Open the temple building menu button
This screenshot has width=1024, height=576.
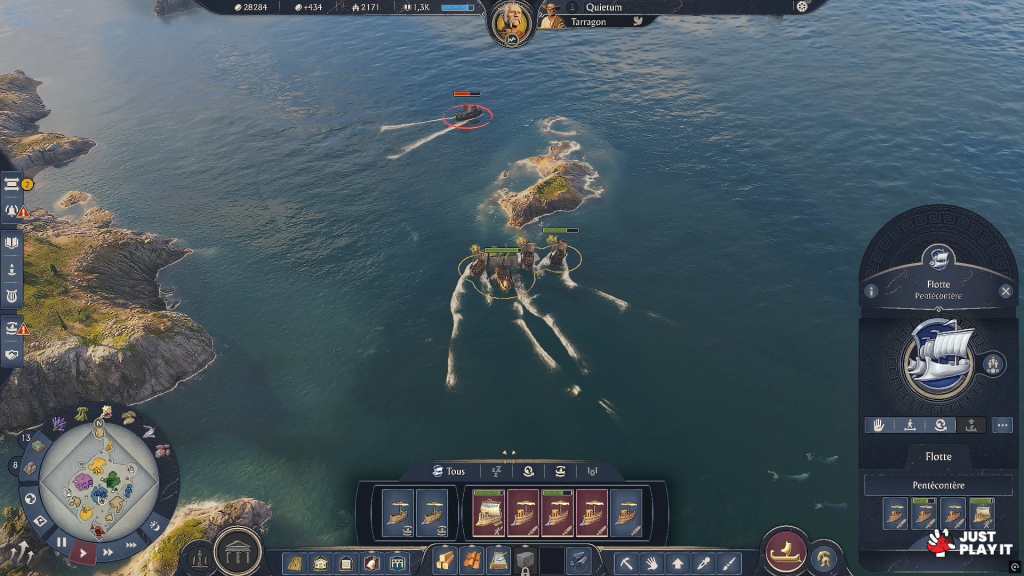coord(238,551)
